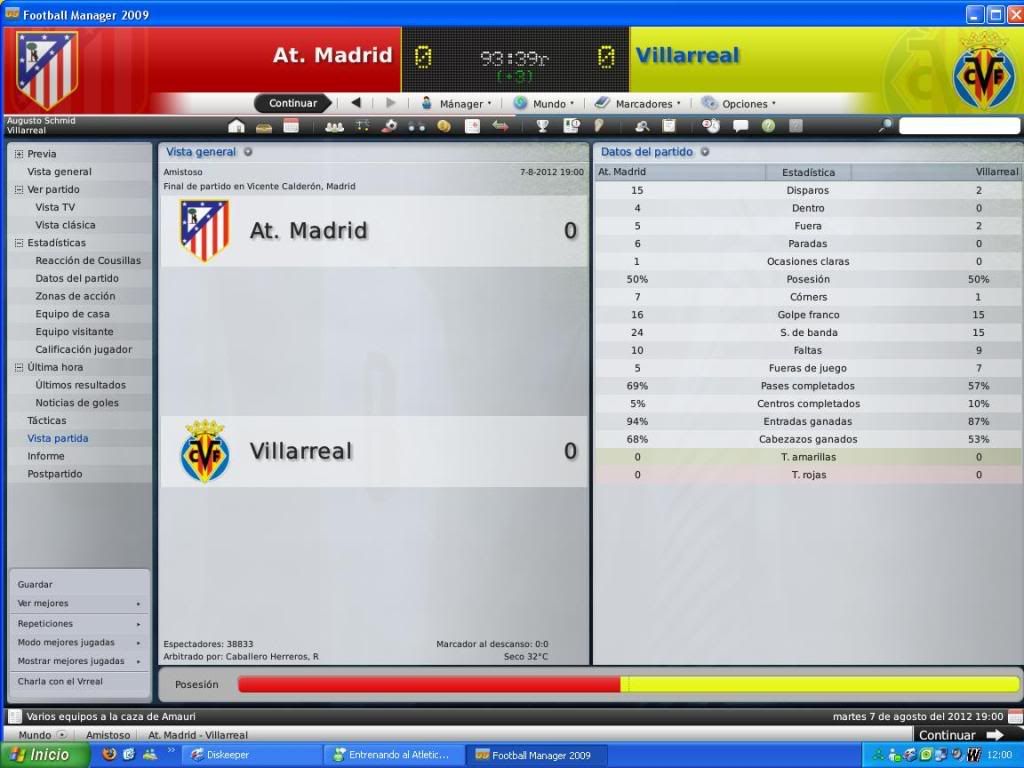Click the search input field

pyautogui.click(x=958, y=126)
